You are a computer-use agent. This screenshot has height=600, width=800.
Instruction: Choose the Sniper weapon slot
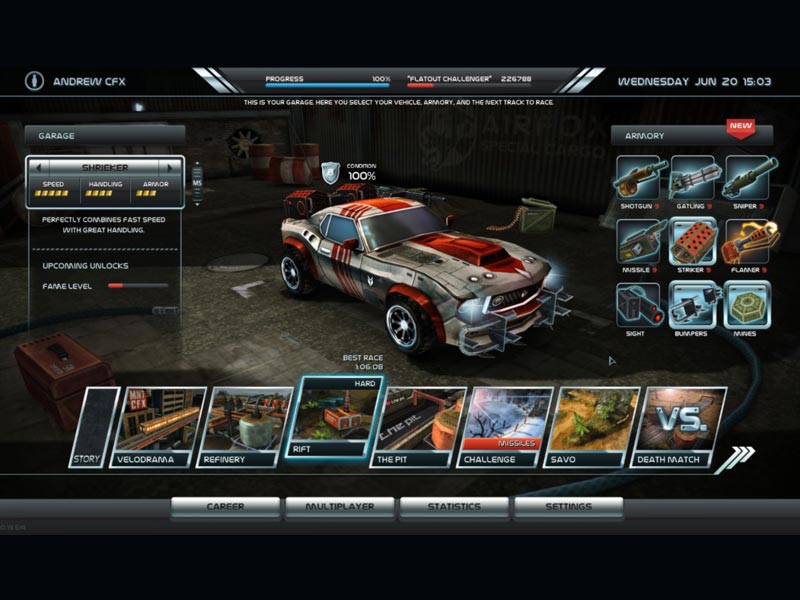click(746, 179)
